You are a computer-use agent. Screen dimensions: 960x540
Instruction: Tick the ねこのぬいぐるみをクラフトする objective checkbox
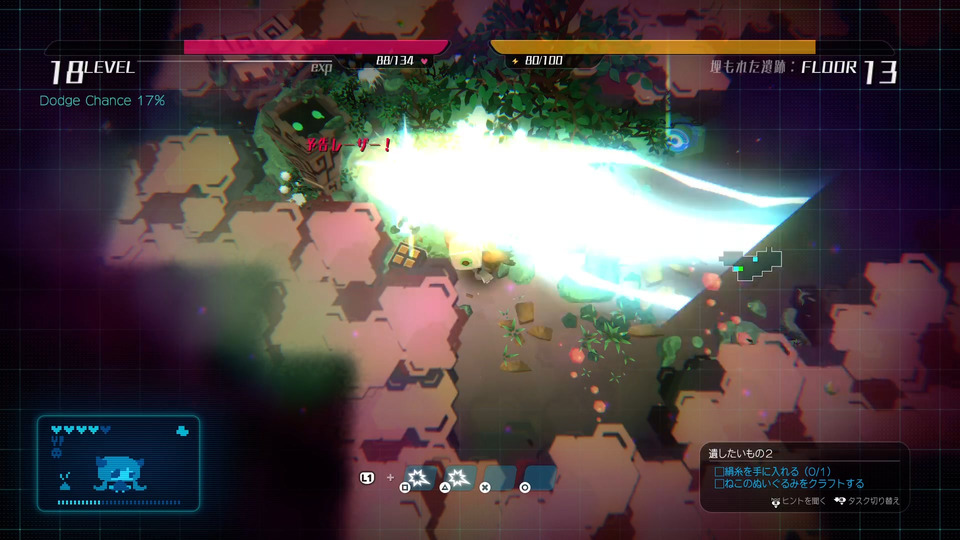point(719,484)
